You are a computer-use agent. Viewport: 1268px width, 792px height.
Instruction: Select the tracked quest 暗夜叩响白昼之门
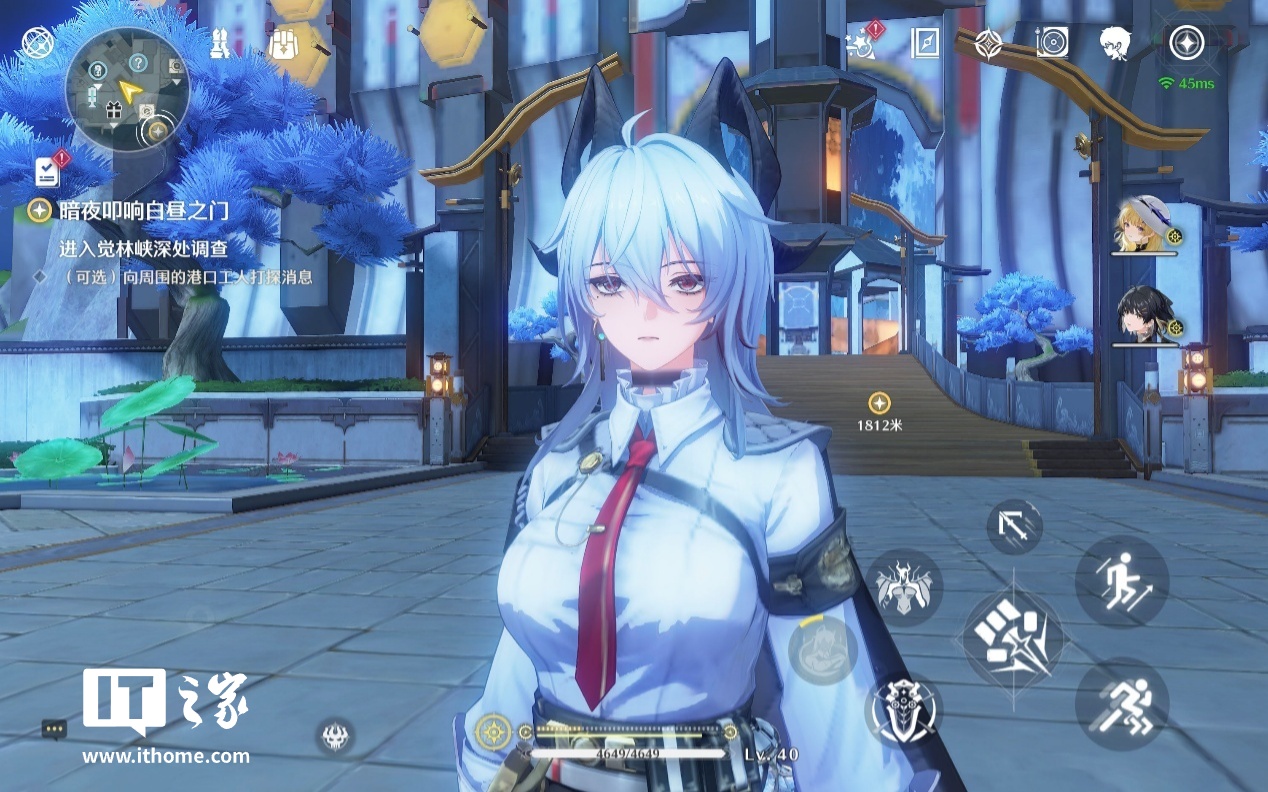(x=143, y=210)
